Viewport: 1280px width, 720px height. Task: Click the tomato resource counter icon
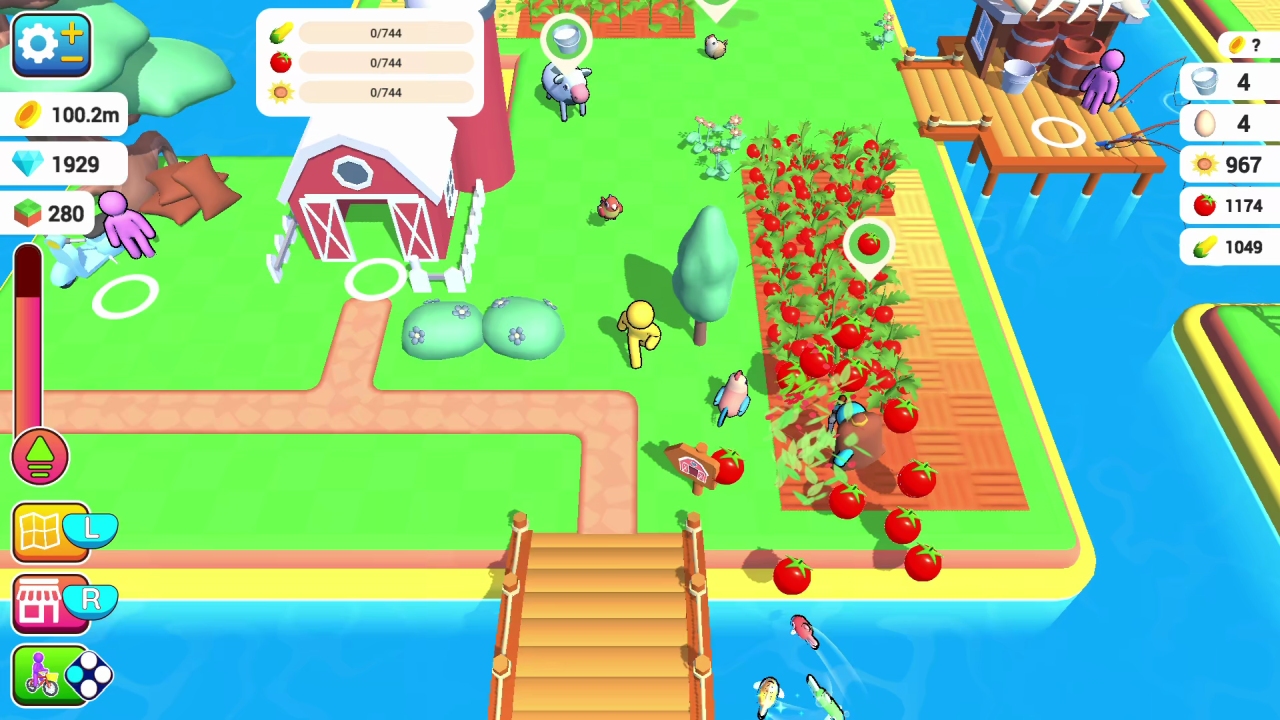click(1205, 205)
